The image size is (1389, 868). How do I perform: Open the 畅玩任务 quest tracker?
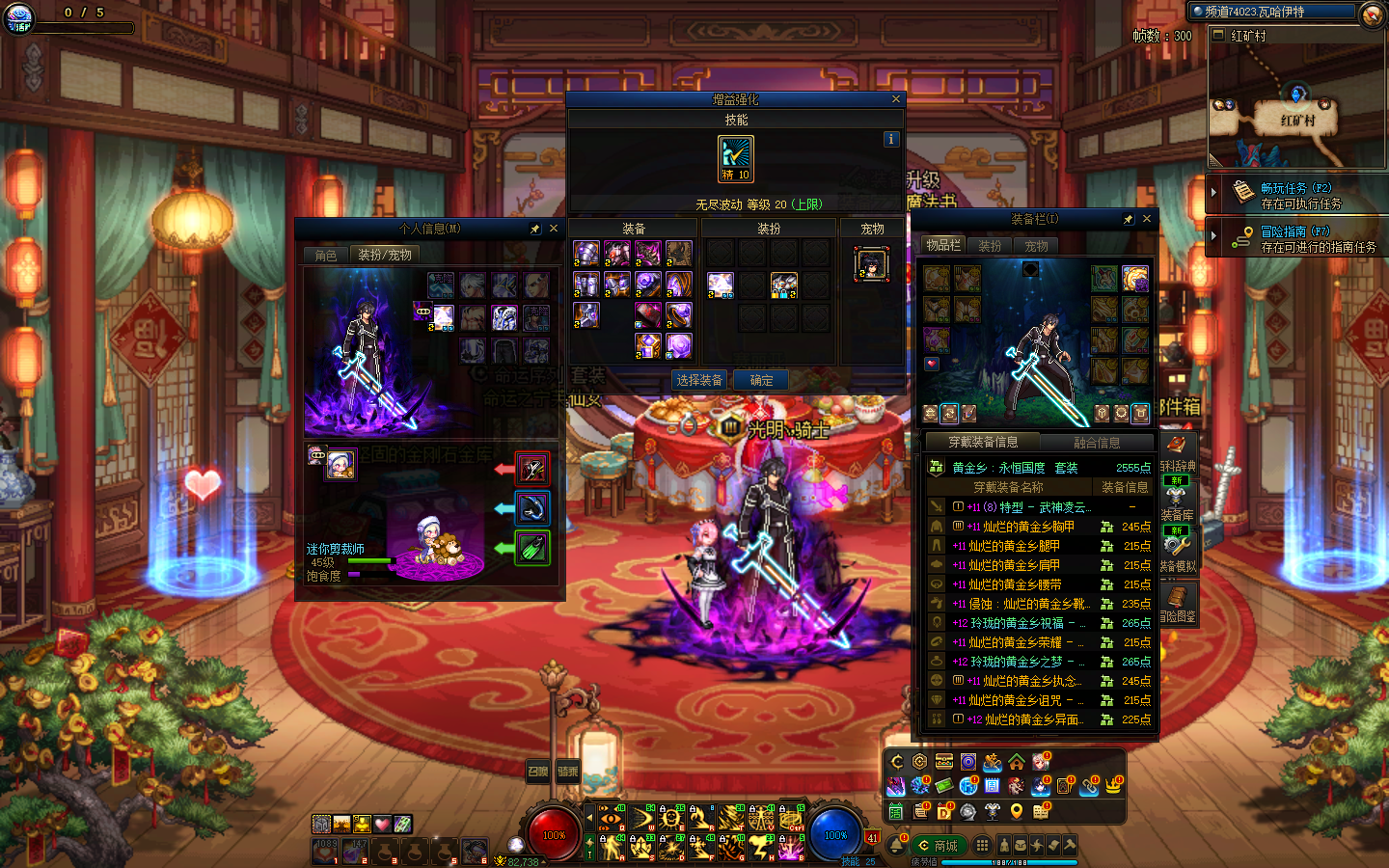pyautogui.click(x=1295, y=195)
